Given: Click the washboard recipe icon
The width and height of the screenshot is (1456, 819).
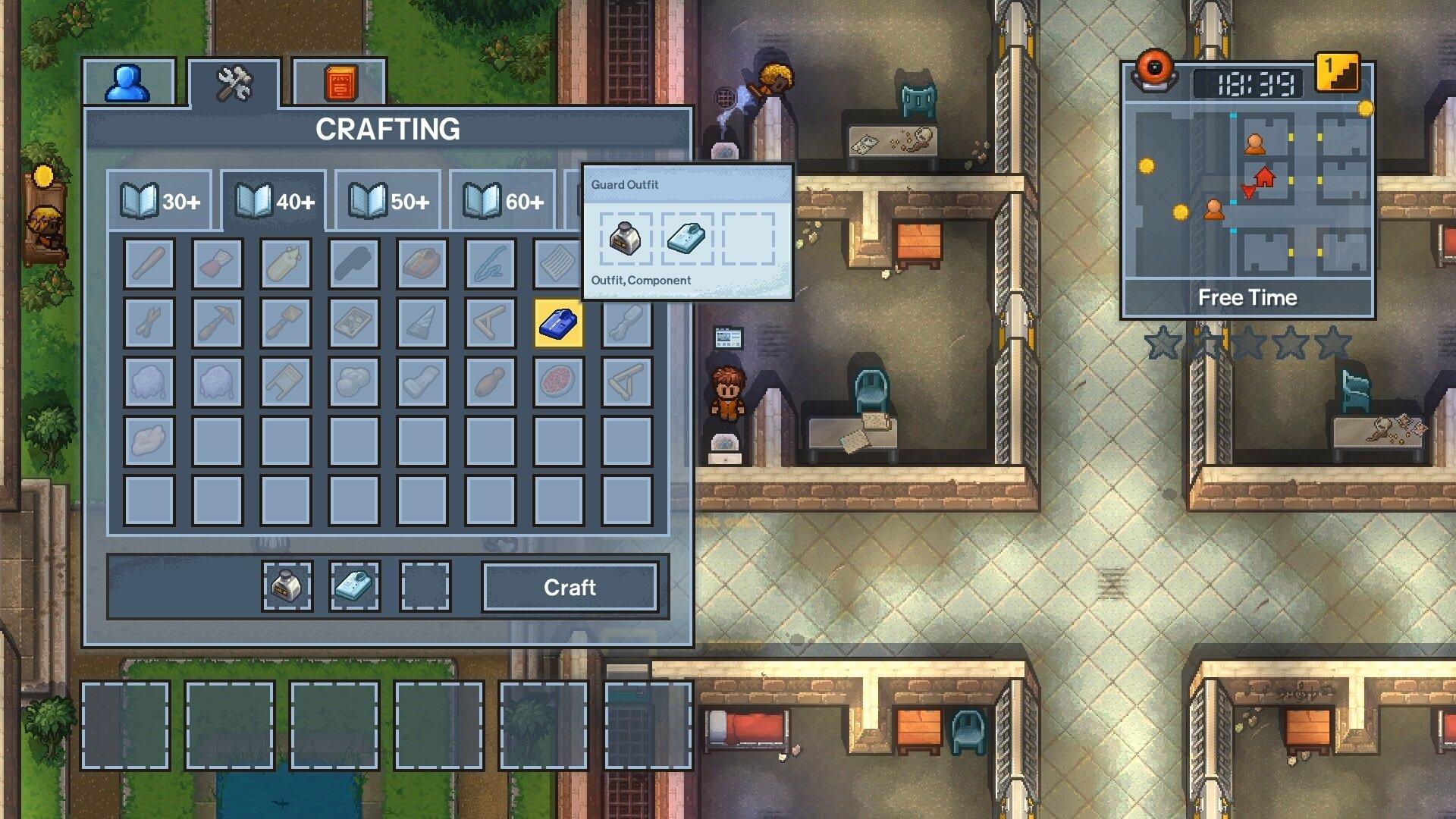Looking at the screenshot, I should (285, 381).
